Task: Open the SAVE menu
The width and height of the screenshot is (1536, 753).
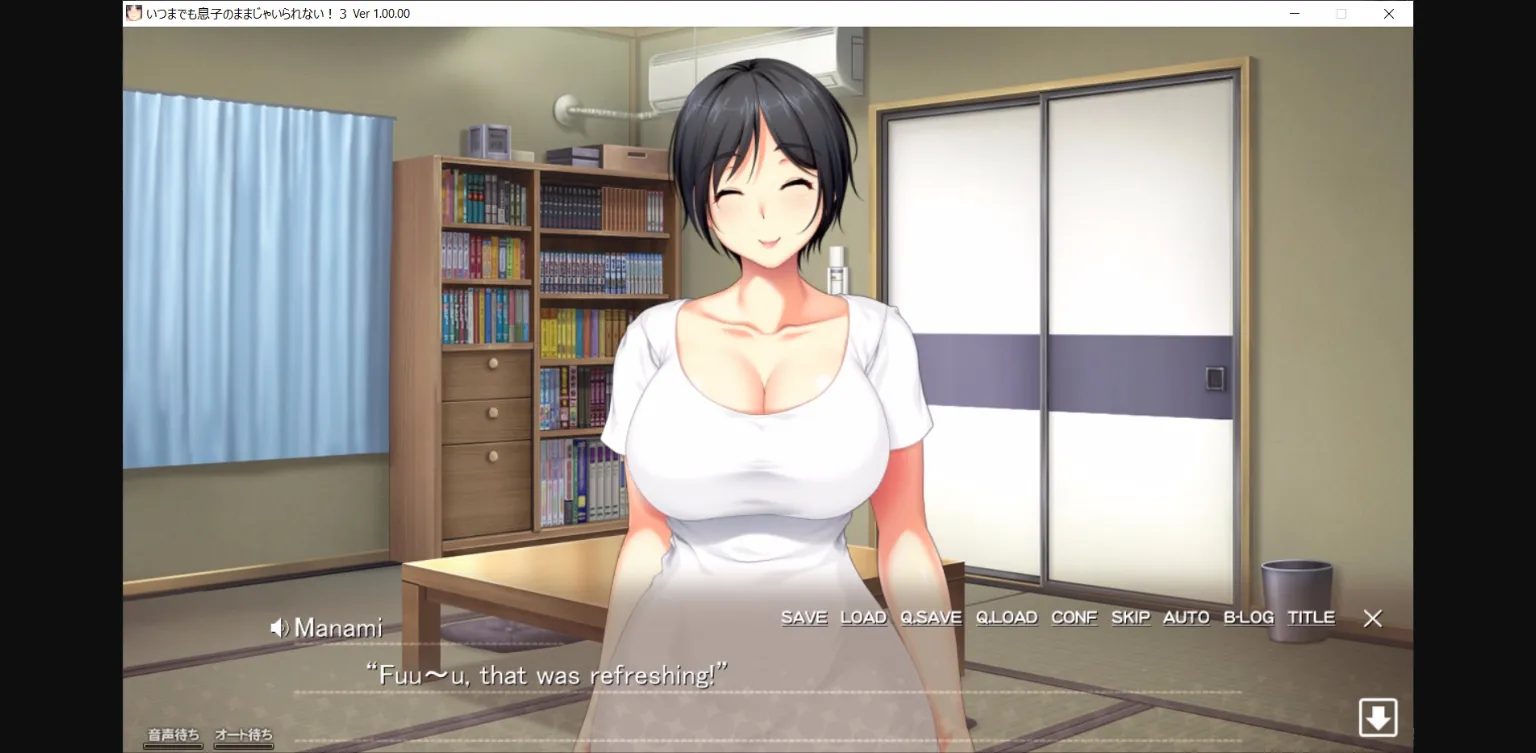Action: tap(803, 617)
